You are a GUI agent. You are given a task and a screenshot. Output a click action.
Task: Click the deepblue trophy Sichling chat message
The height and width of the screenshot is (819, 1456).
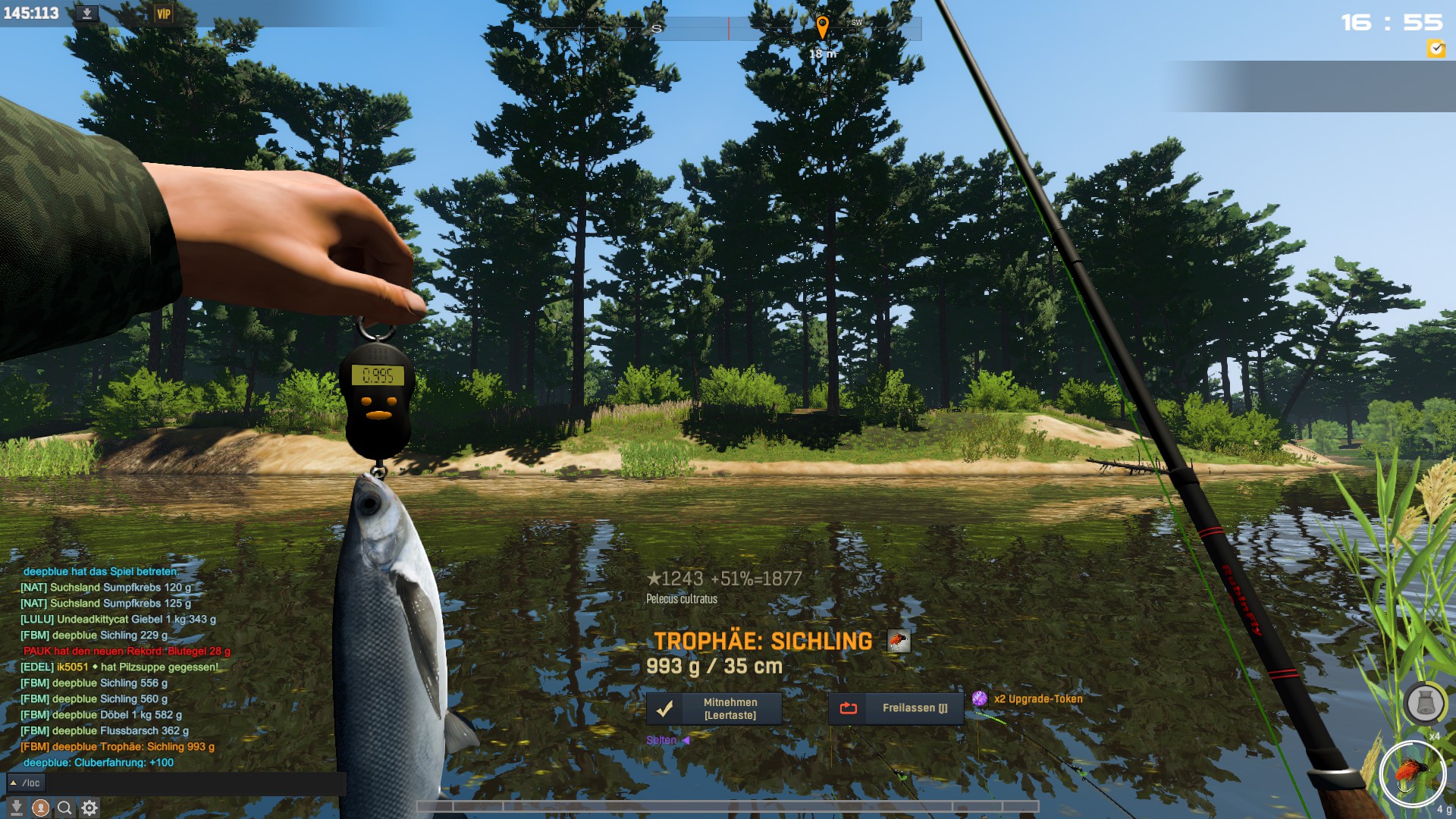tap(118, 747)
